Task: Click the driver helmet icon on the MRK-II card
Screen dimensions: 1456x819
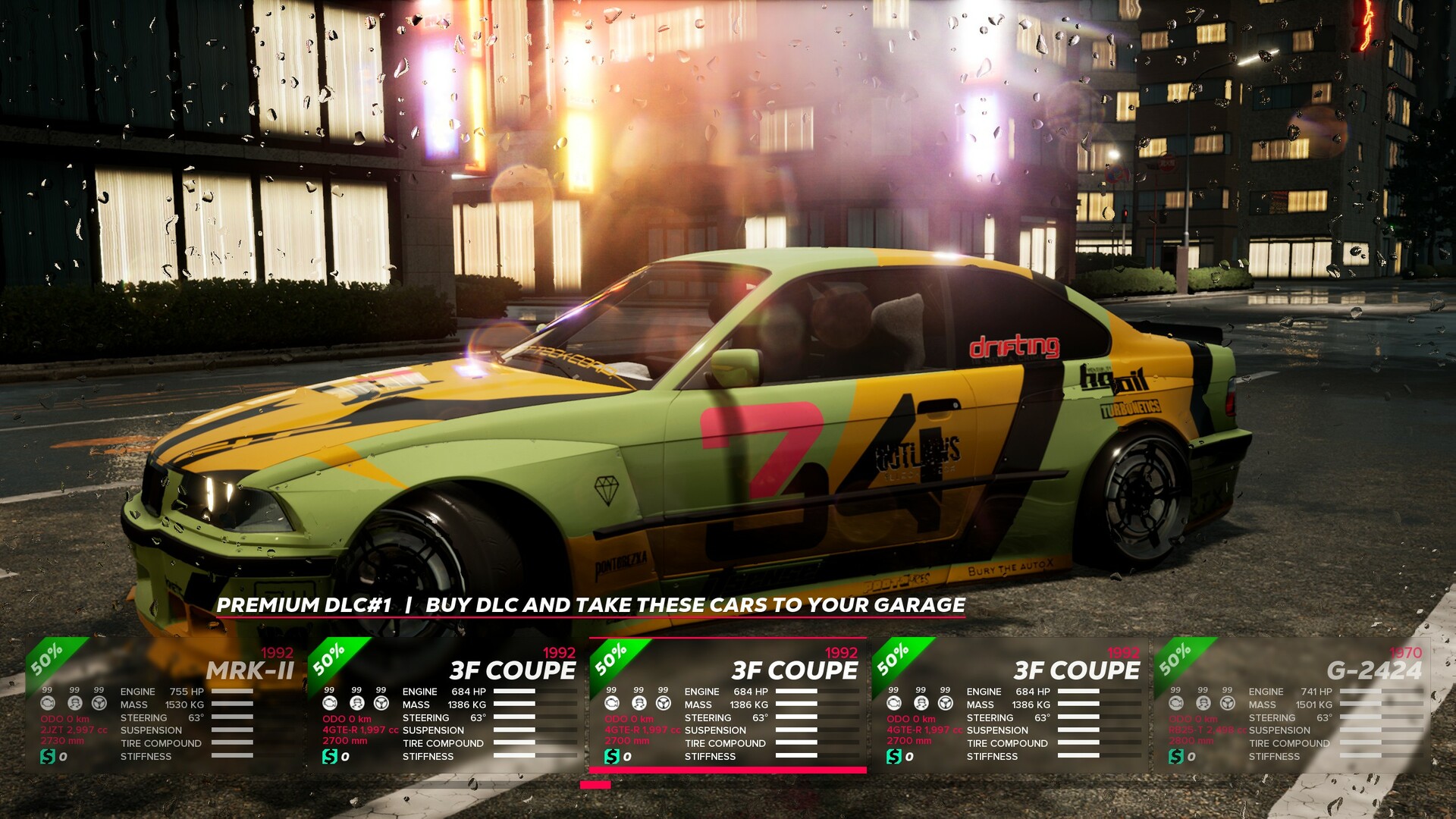Action: point(75,704)
